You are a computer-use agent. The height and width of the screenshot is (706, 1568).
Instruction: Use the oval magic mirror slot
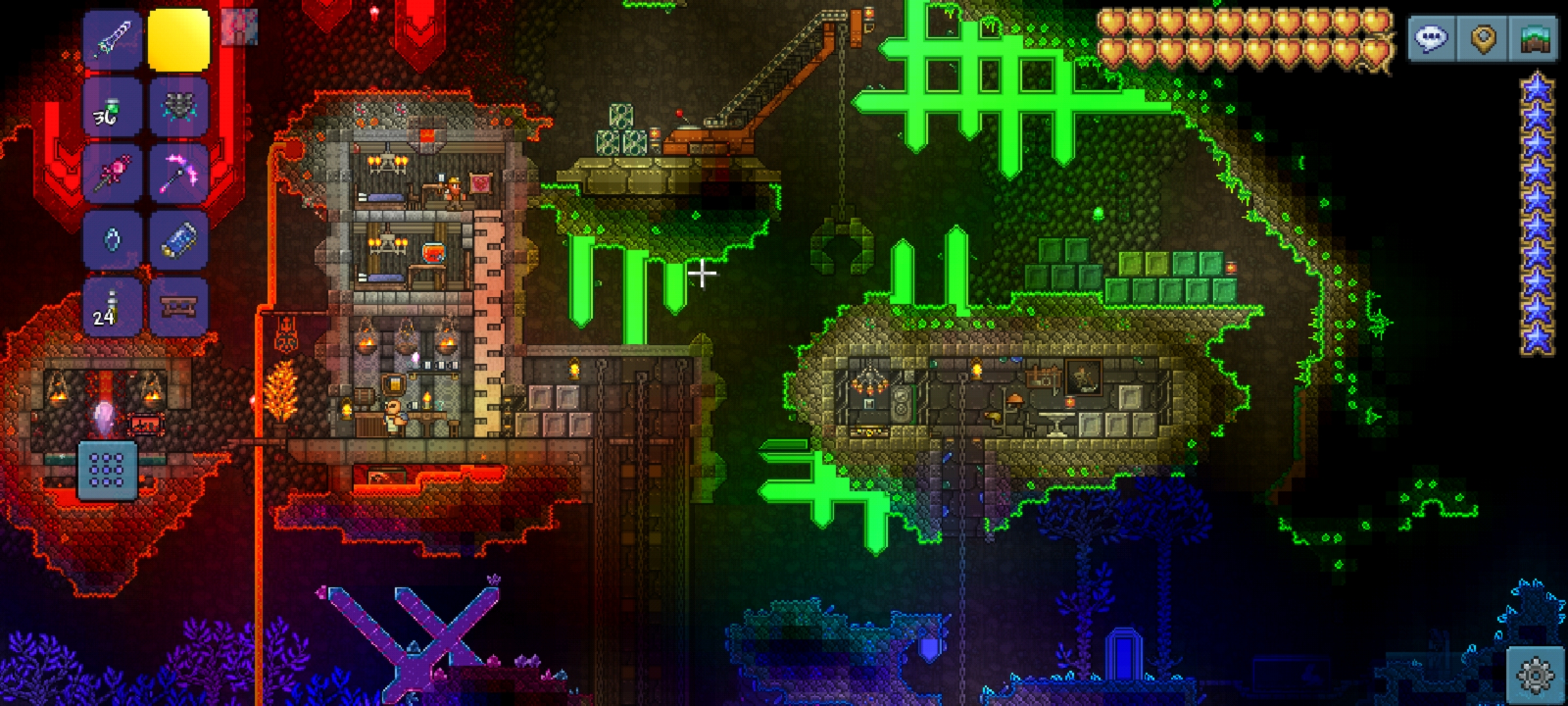(x=112, y=241)
